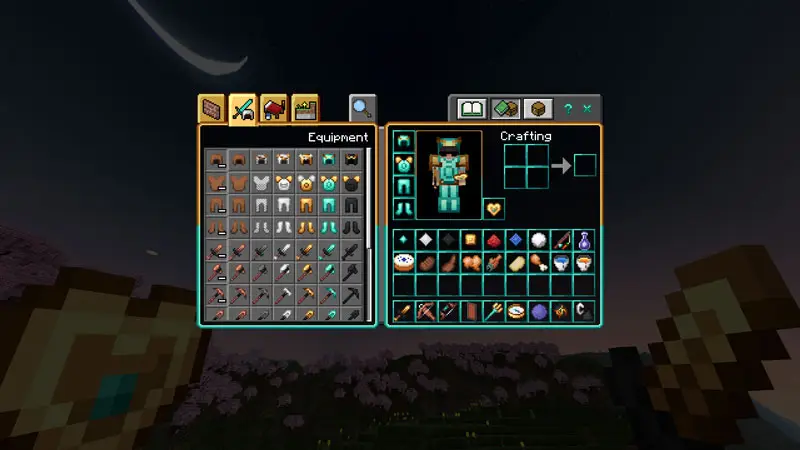Click the crafting output slot
This screenshot has height=450, width=800.
tap(584, 165)
